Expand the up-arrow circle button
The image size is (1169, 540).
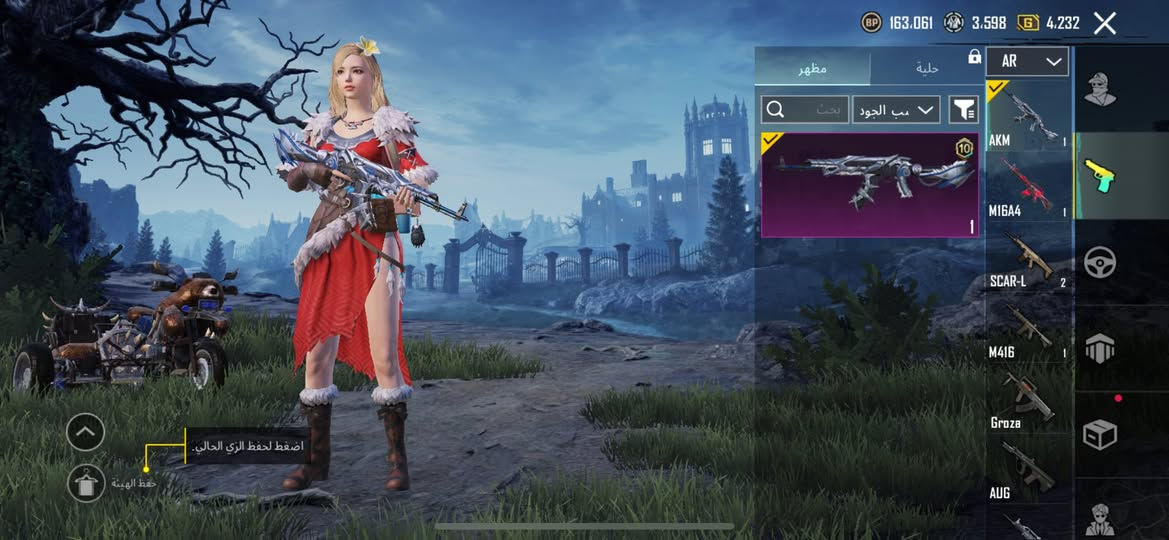pyautogui.click(x=86, y=432)
